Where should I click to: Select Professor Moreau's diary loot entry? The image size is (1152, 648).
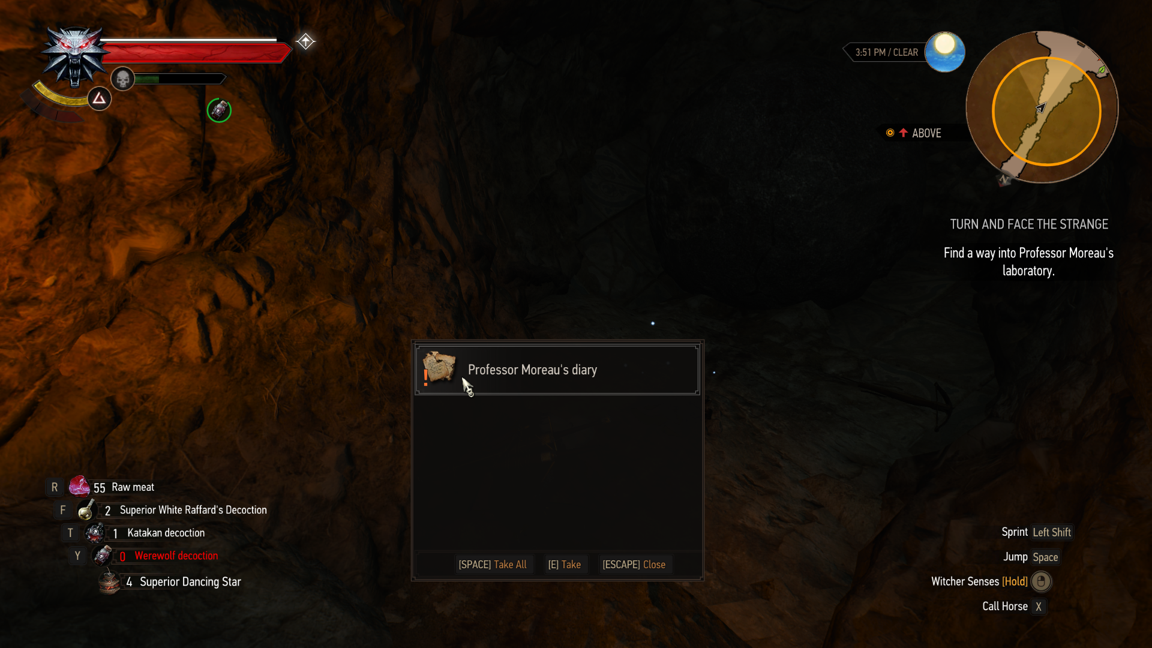click(557, 370)
